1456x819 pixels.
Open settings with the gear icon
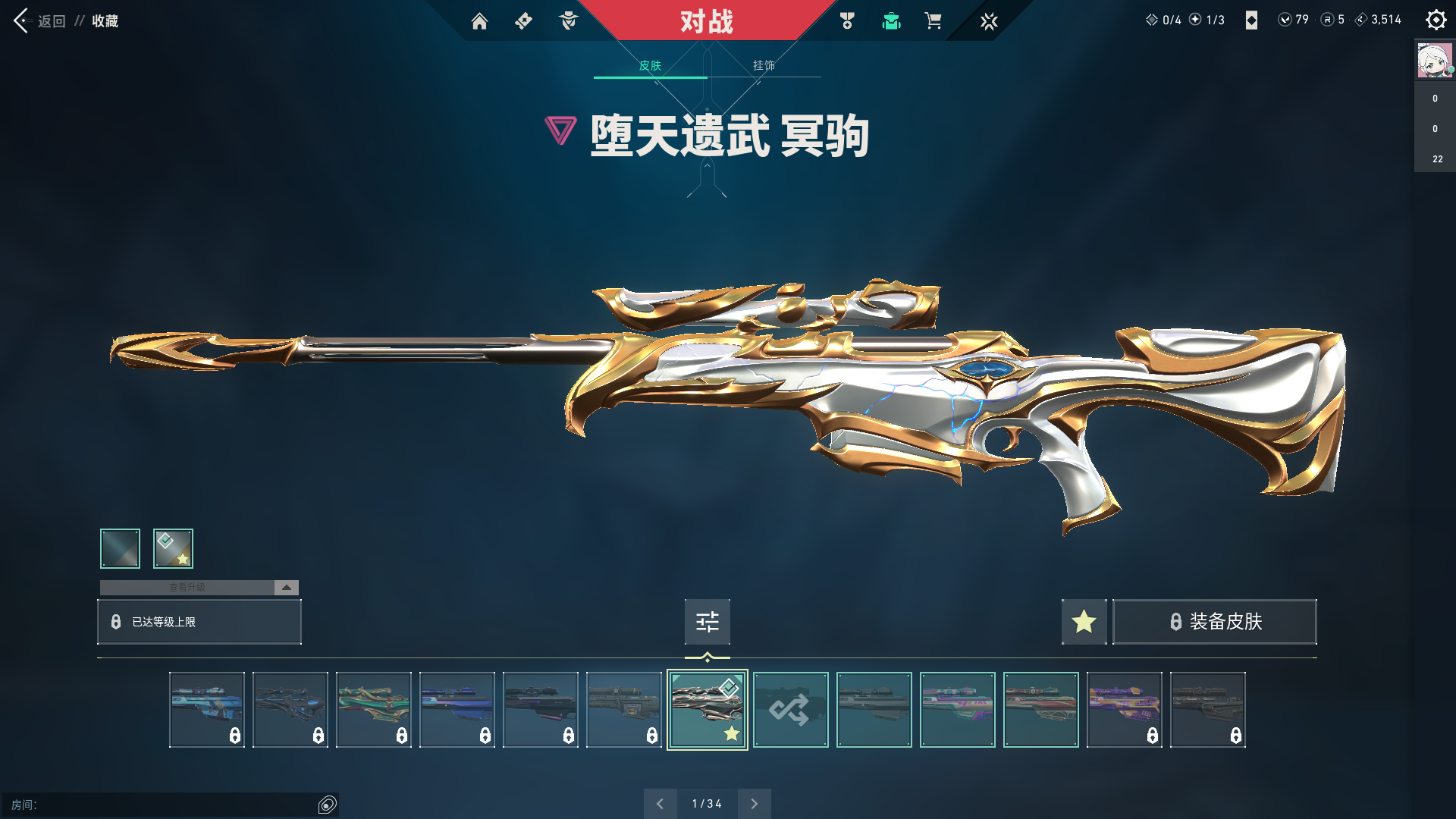[1436, 19]
